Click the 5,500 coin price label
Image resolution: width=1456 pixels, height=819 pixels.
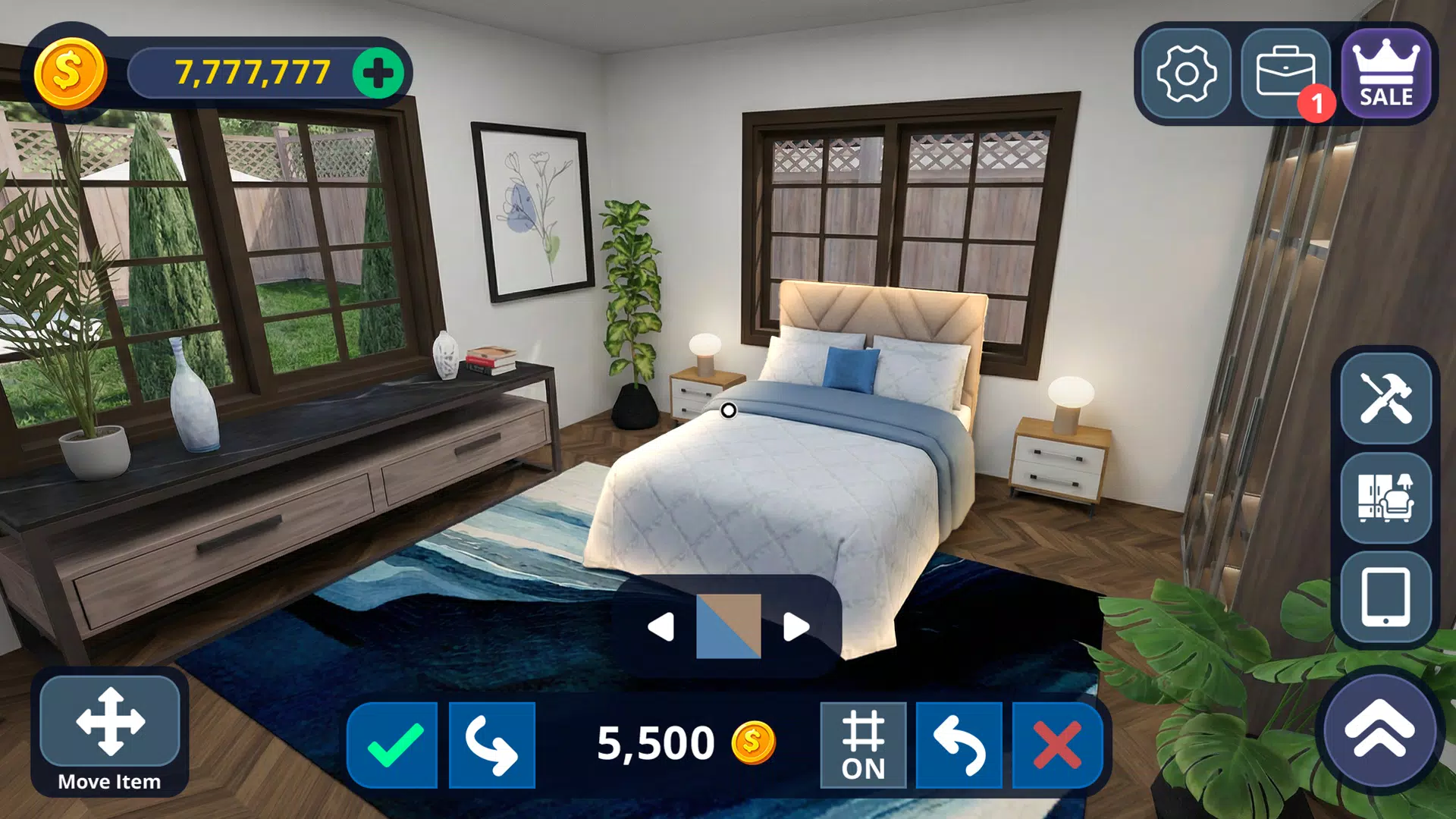(x=654, y=742)
